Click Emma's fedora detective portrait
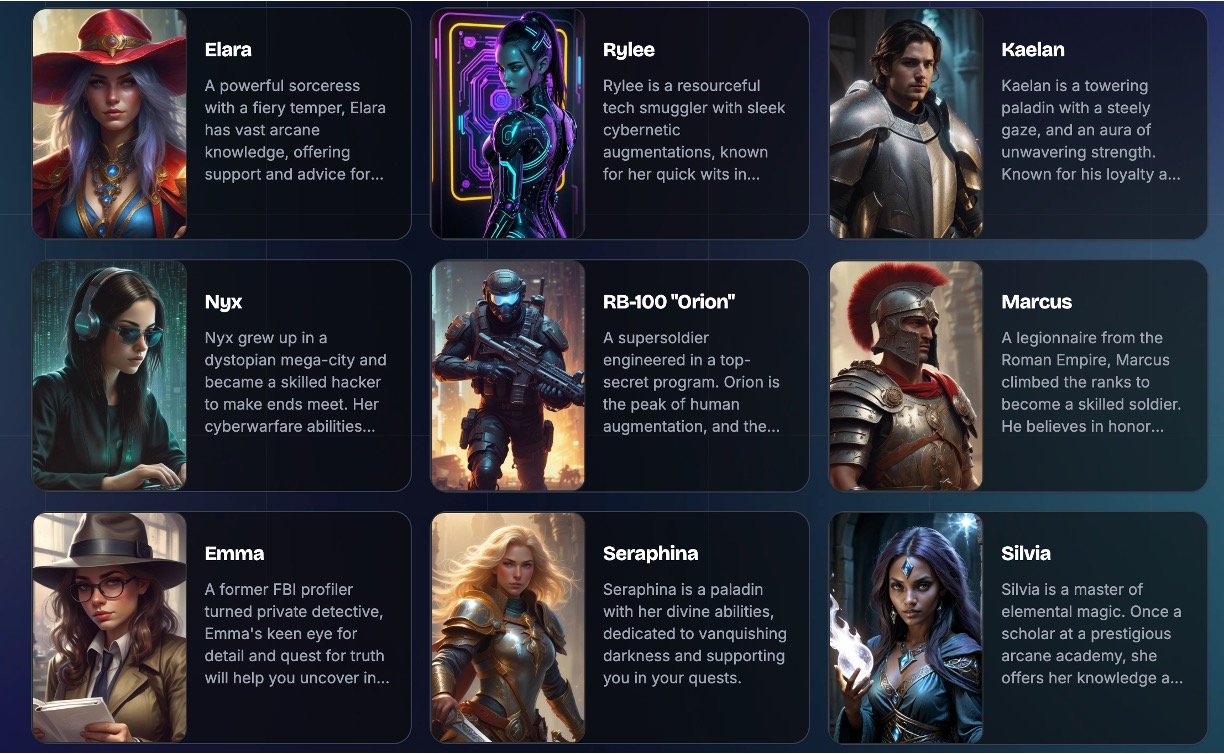Screen dimensions: 1224x754 click(110, 628)
